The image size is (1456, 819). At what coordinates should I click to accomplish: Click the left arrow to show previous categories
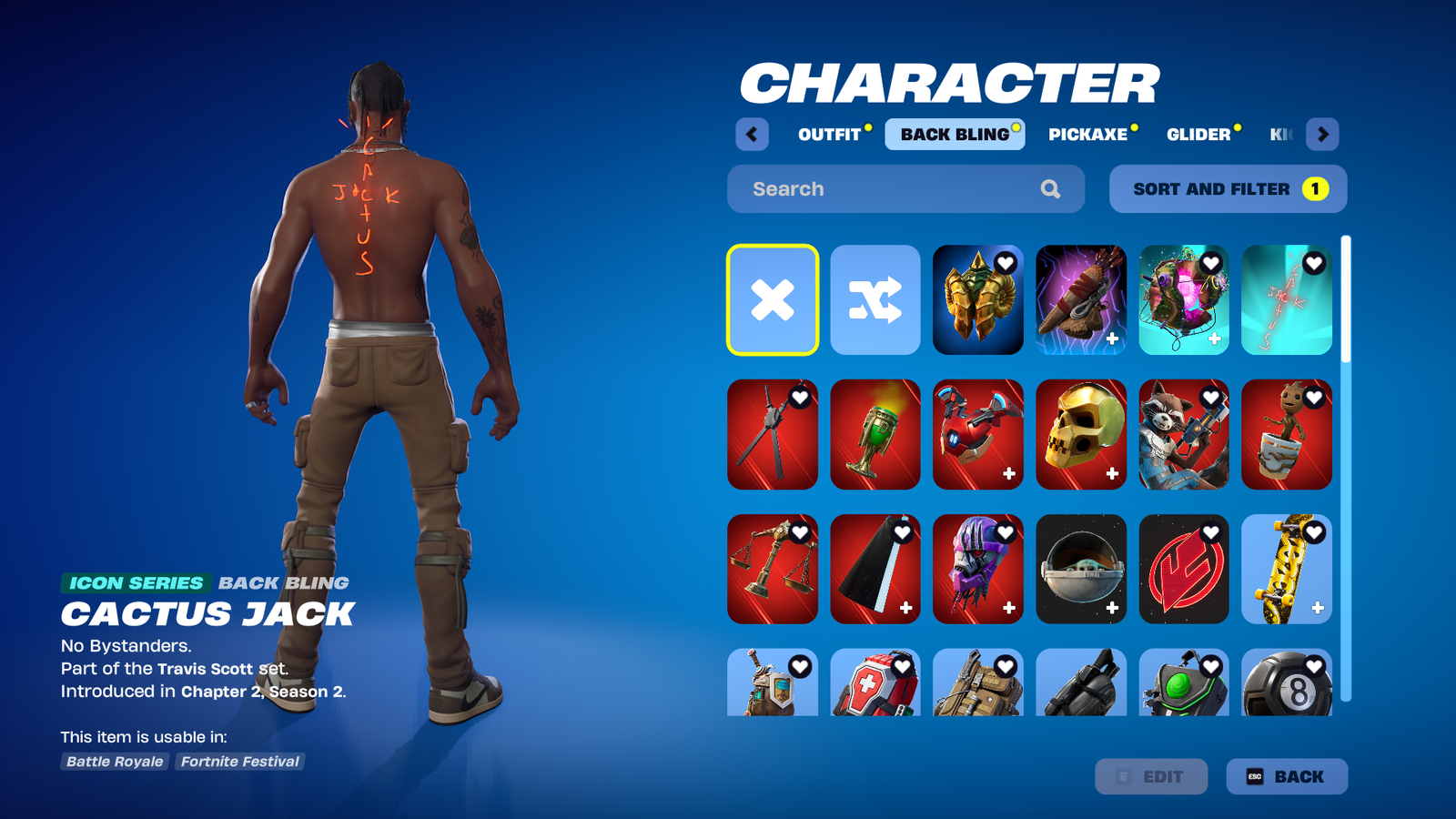752,135
